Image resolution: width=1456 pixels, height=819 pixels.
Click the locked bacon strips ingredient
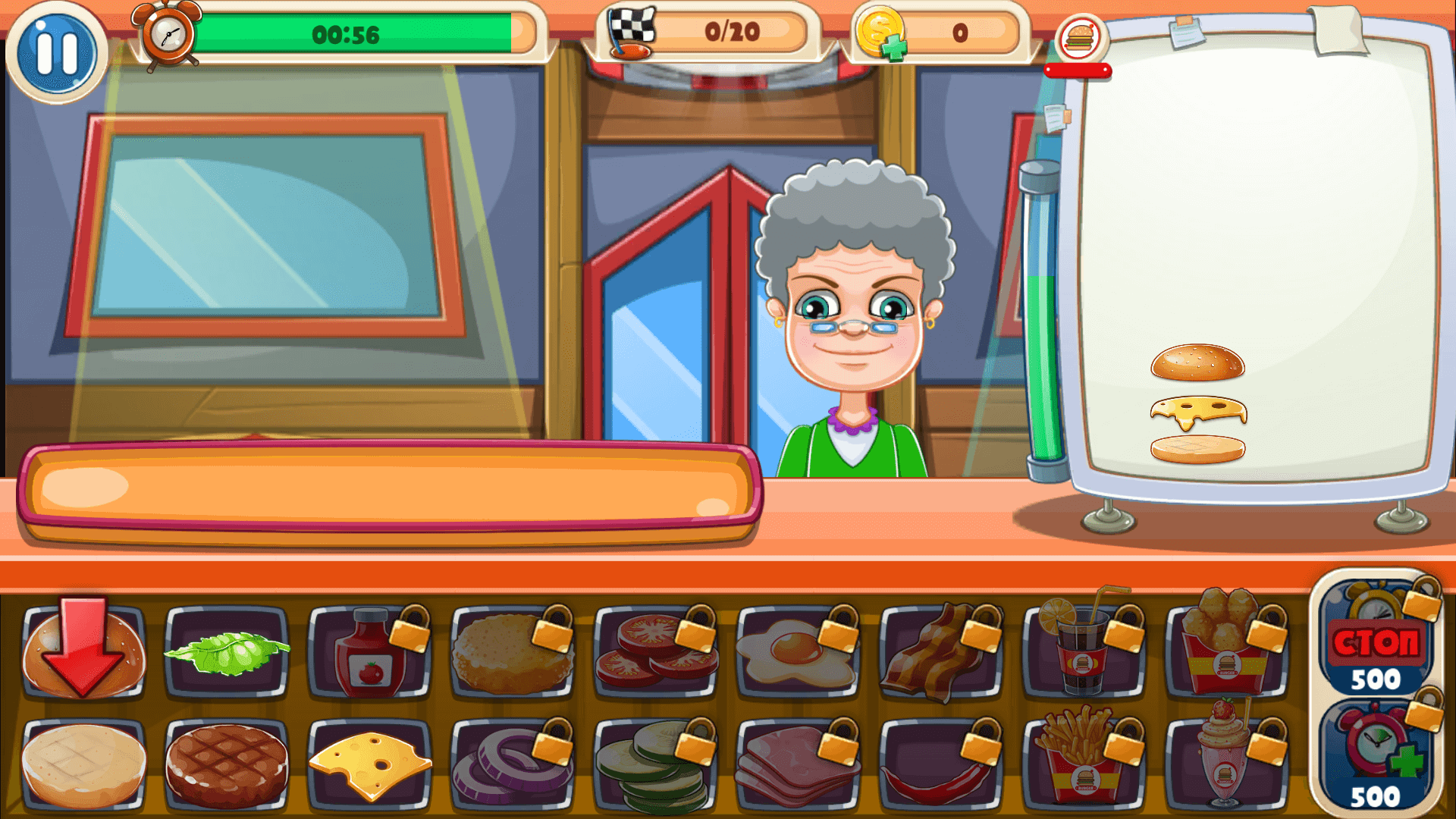coord(937,651)
